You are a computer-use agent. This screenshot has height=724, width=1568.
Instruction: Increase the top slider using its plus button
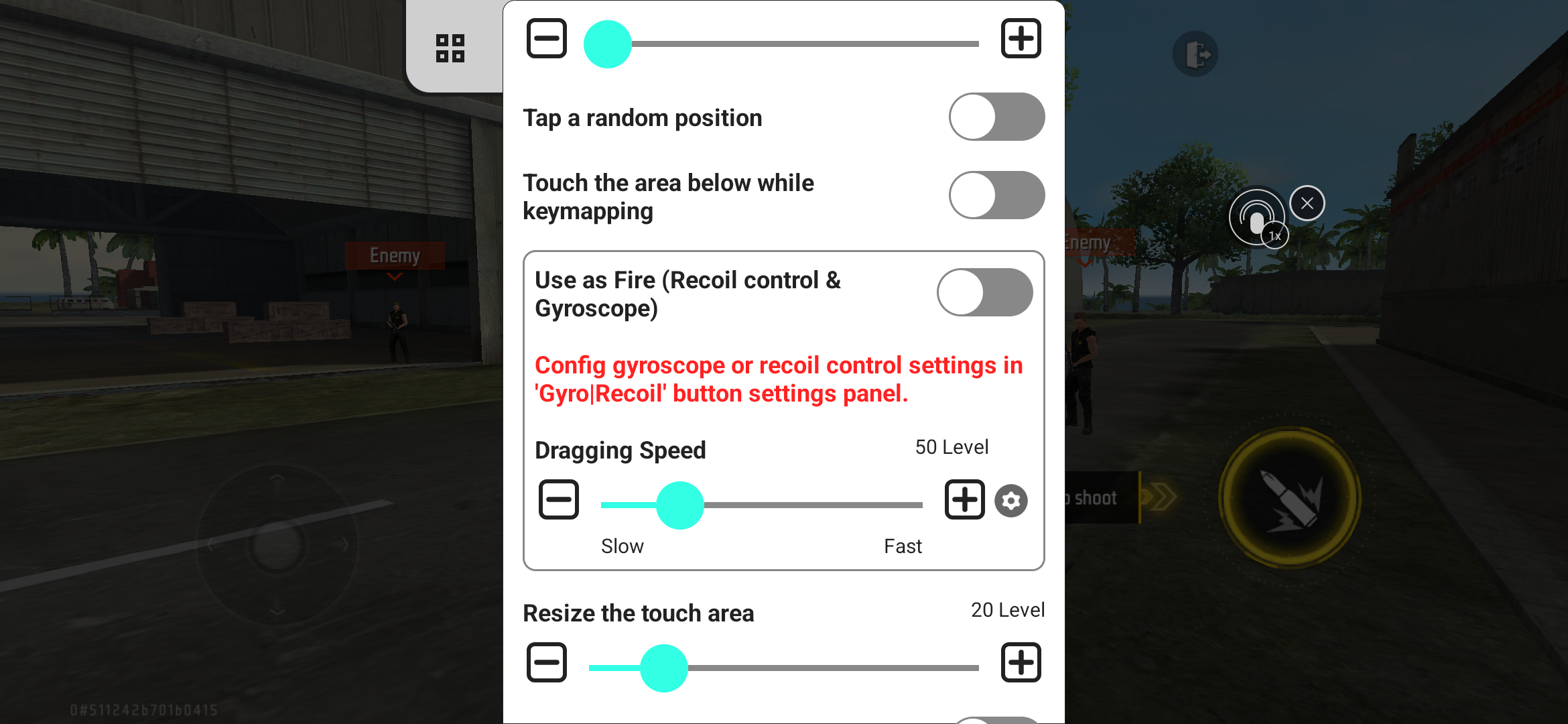1021,38
